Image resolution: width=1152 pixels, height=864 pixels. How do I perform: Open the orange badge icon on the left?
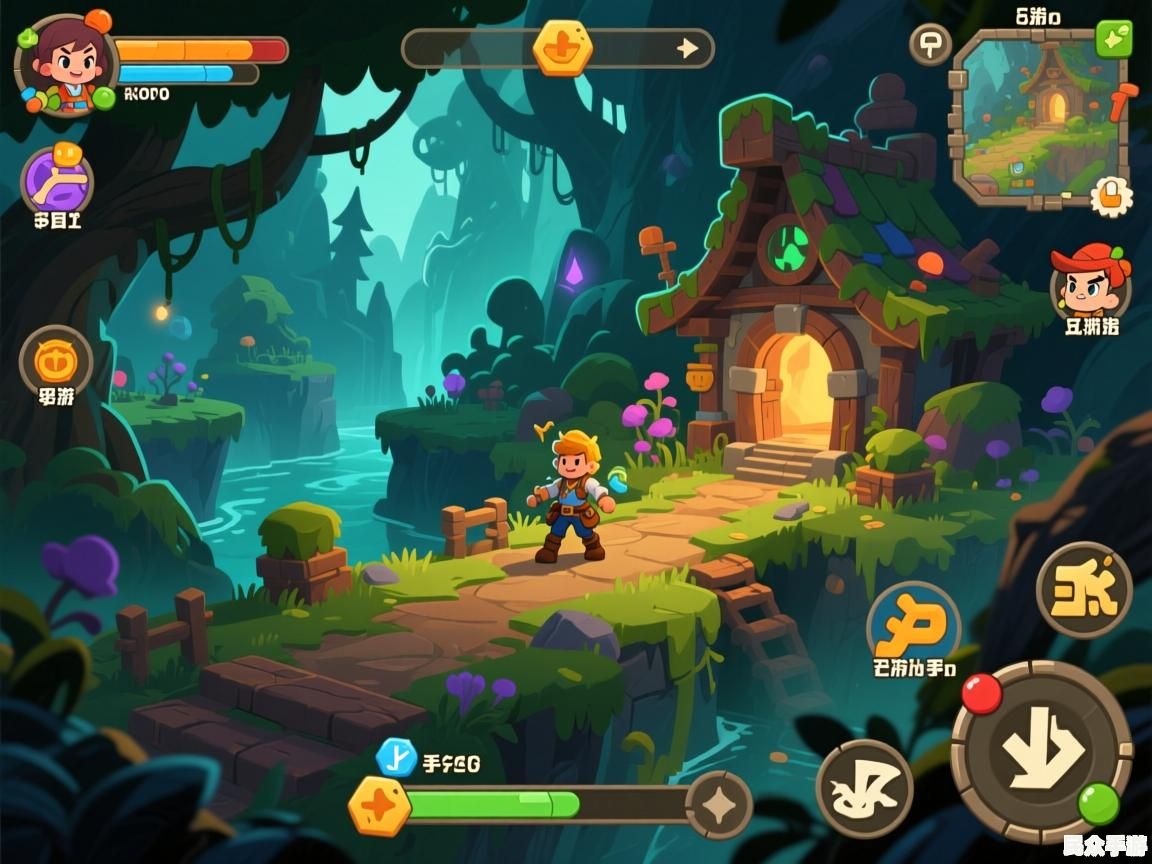tap(56, 359)
